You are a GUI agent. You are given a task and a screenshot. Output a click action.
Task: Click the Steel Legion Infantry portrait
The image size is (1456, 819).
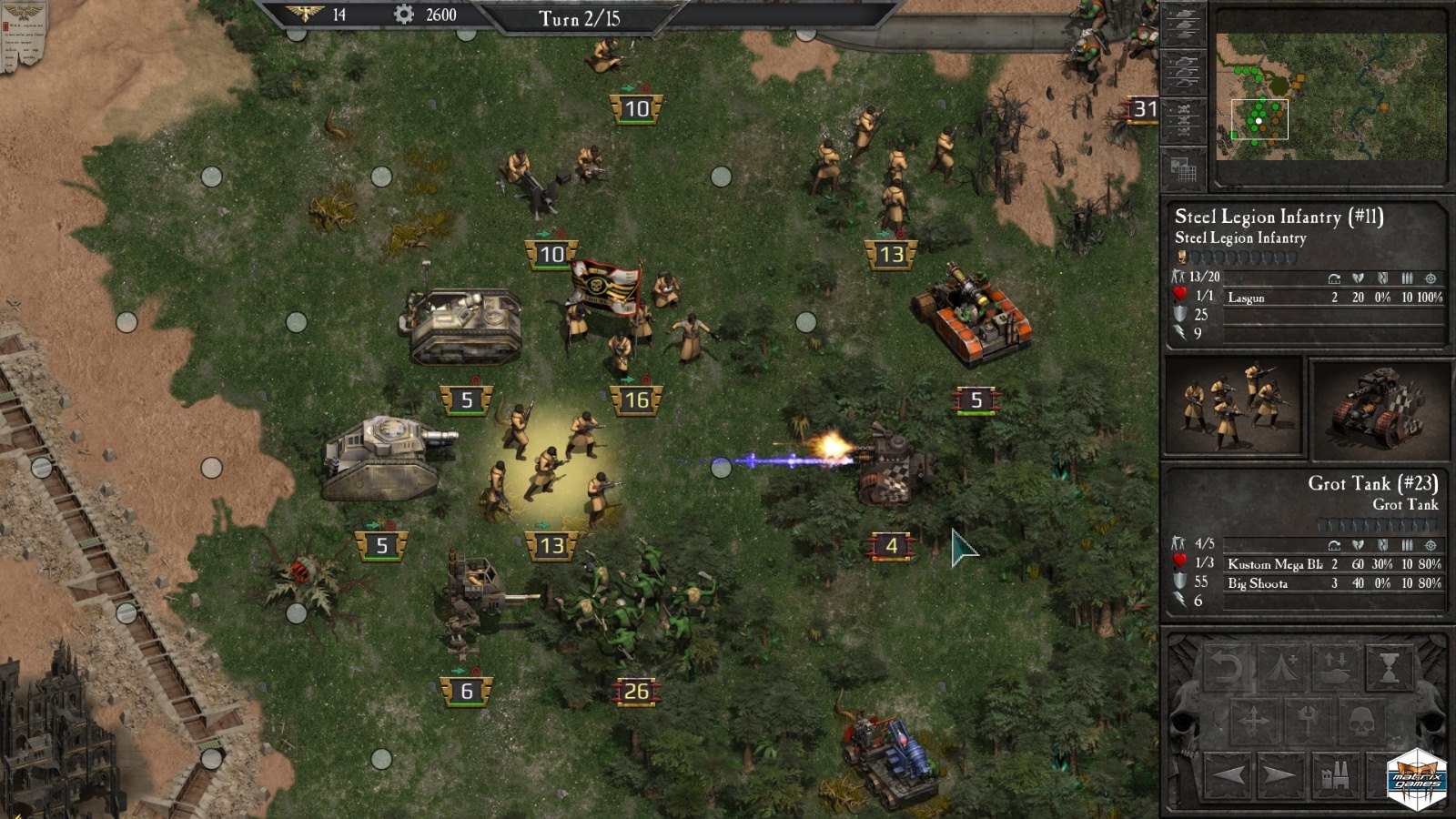1233,406
